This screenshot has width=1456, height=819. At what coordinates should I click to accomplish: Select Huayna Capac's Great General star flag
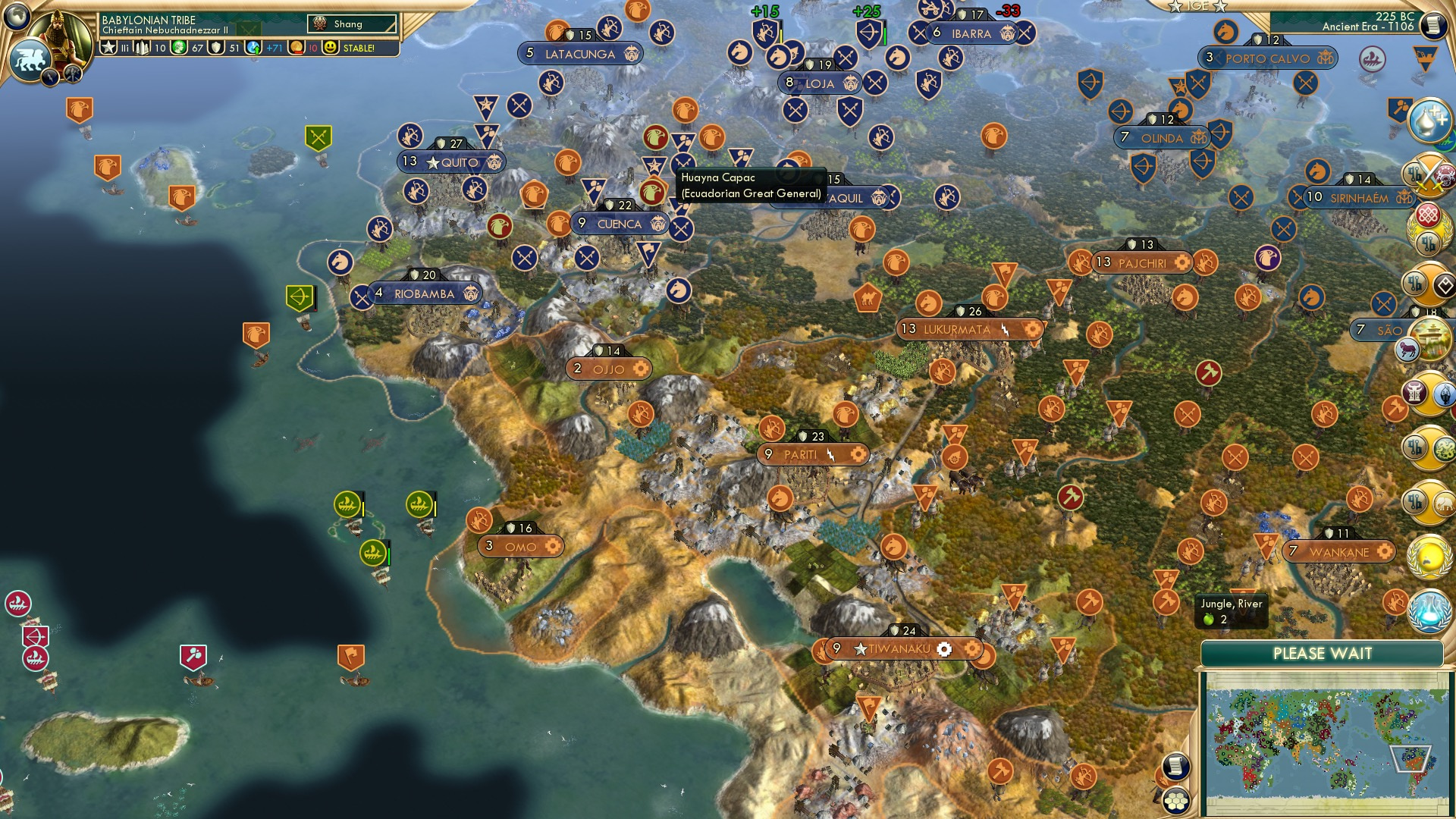click(654, 164)
